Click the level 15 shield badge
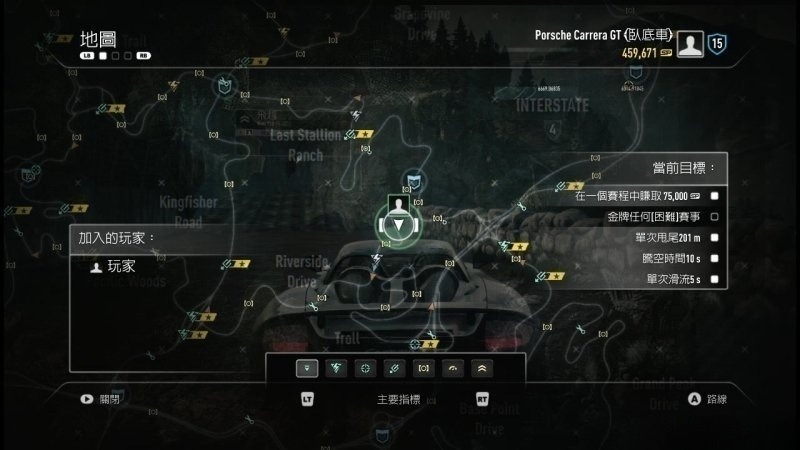 point(717,44)
